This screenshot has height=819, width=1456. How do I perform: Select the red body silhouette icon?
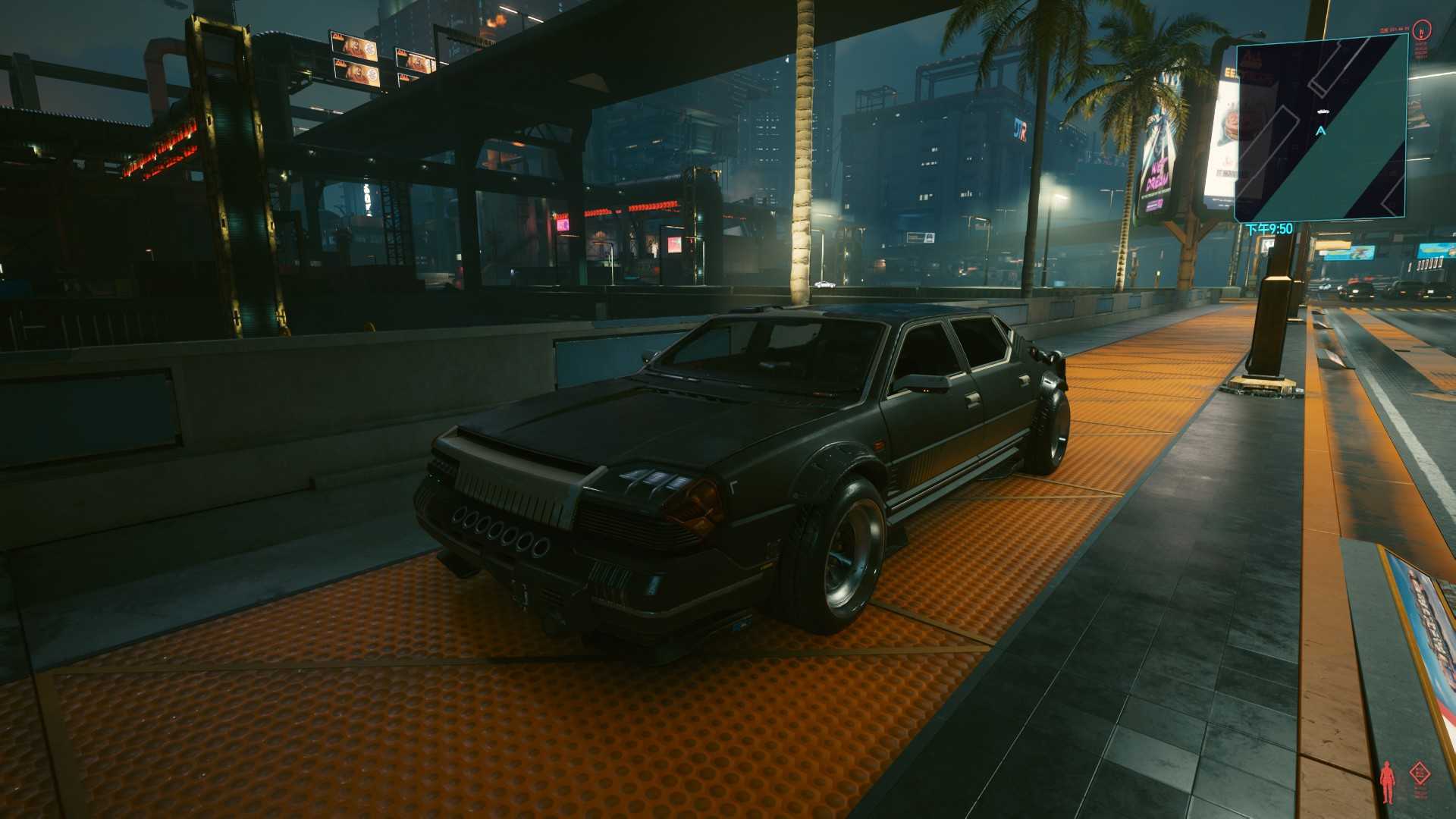1388,782
